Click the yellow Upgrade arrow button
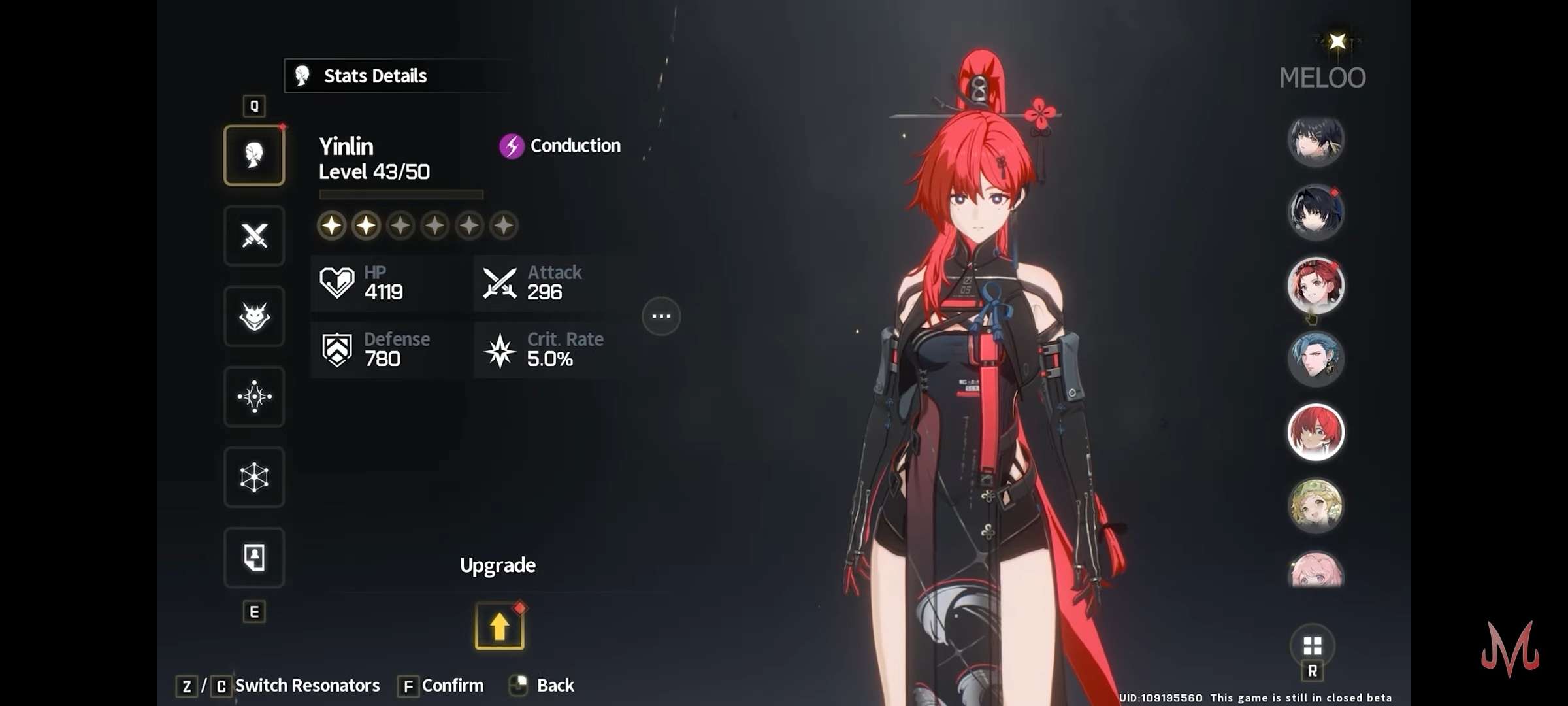This screenshot has height=706, width=1568. click(x=499, y=626)
